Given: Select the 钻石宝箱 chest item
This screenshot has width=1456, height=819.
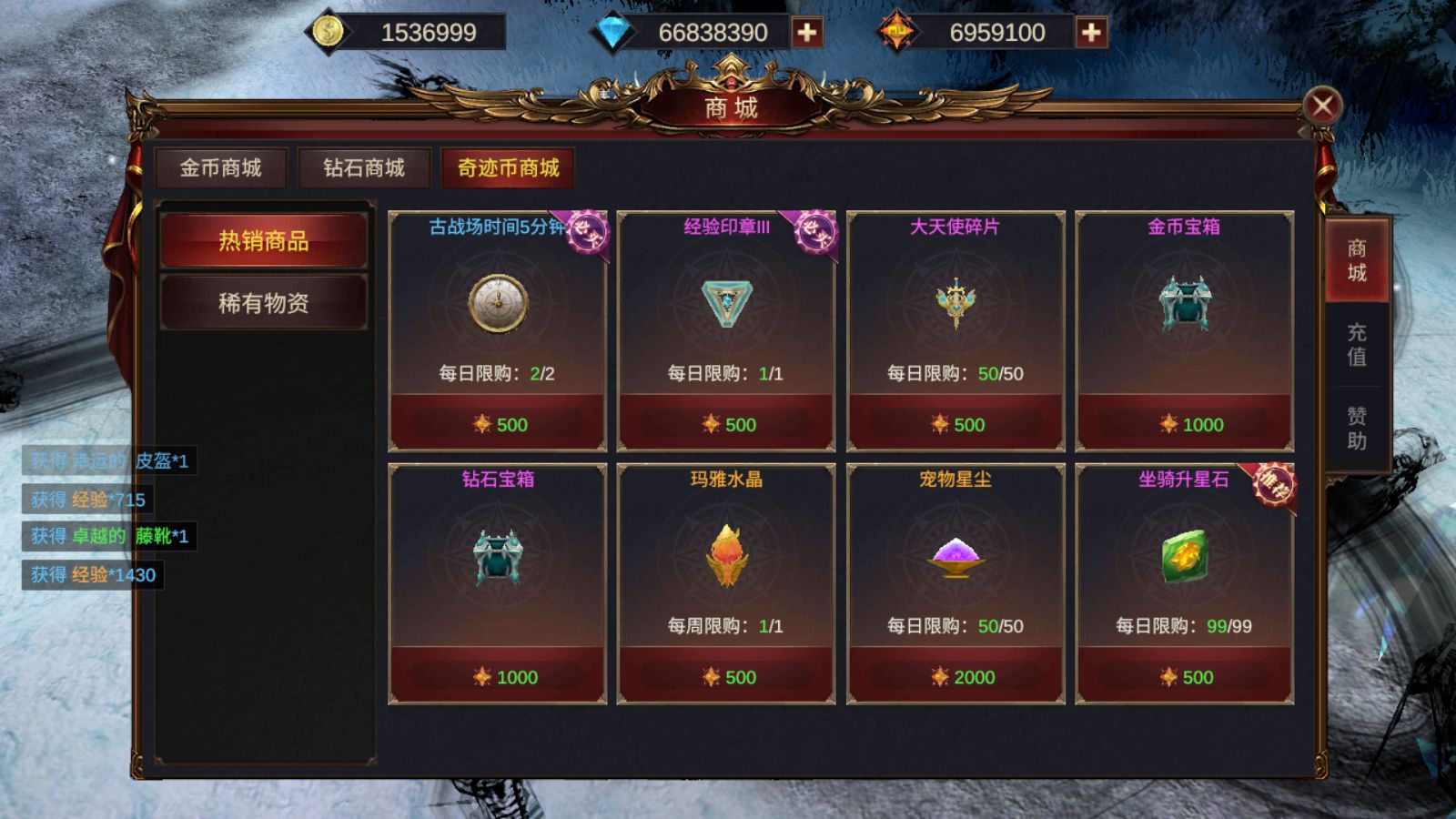Looking at the screenshot, I should tap(498, 557).
